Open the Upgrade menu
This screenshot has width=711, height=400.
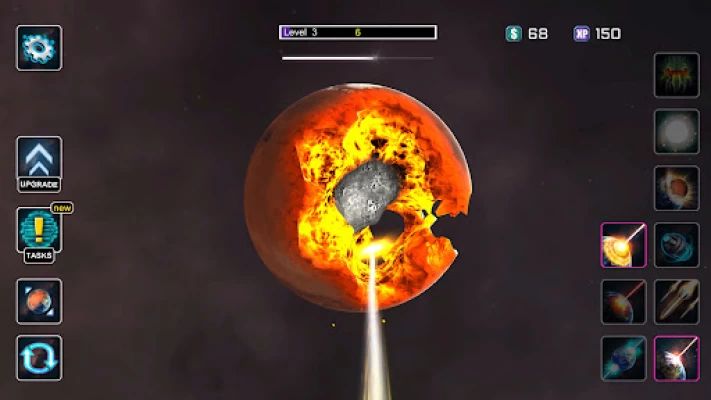coord(39,161)
